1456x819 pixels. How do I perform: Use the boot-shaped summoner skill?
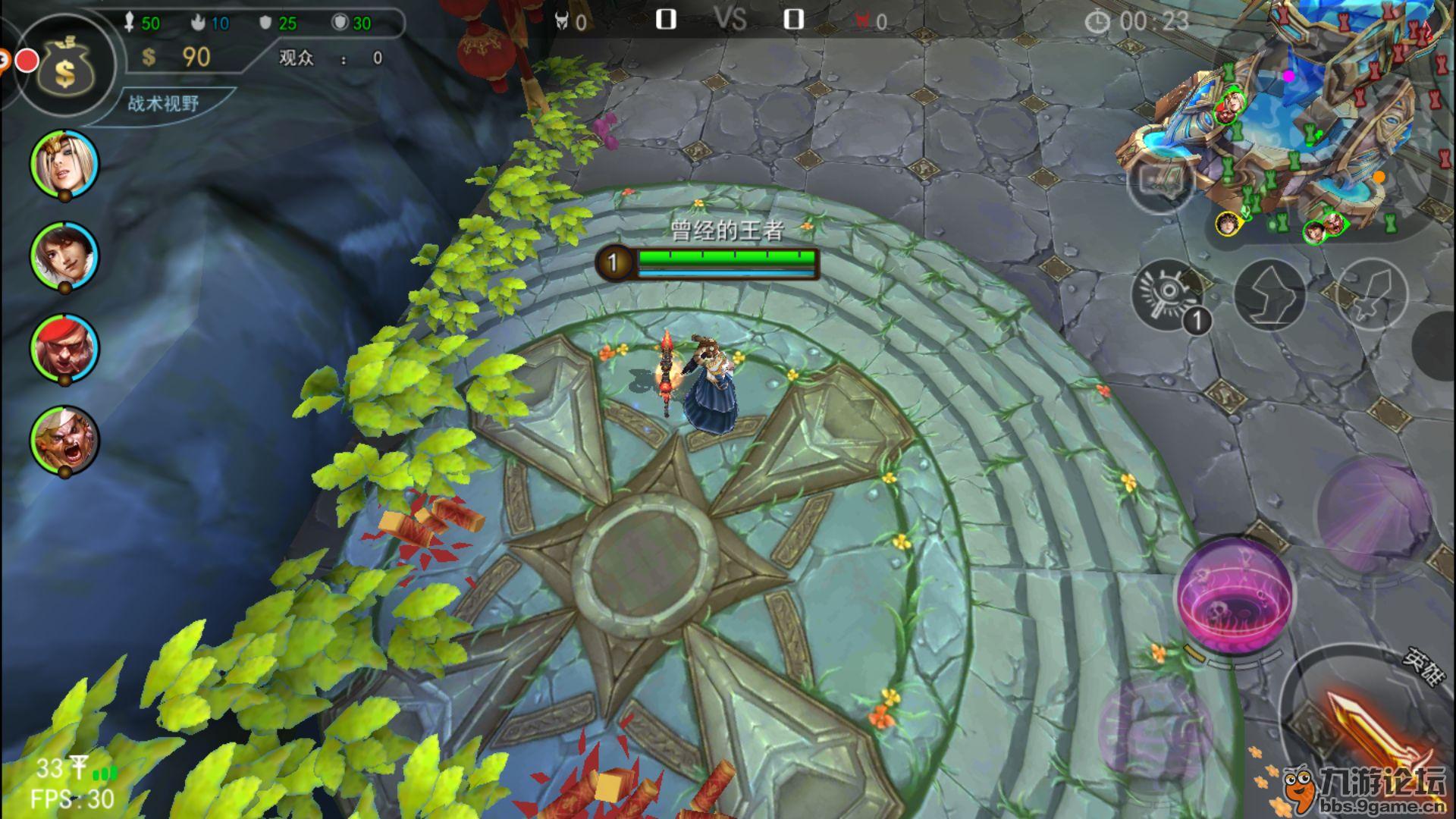1270,294
